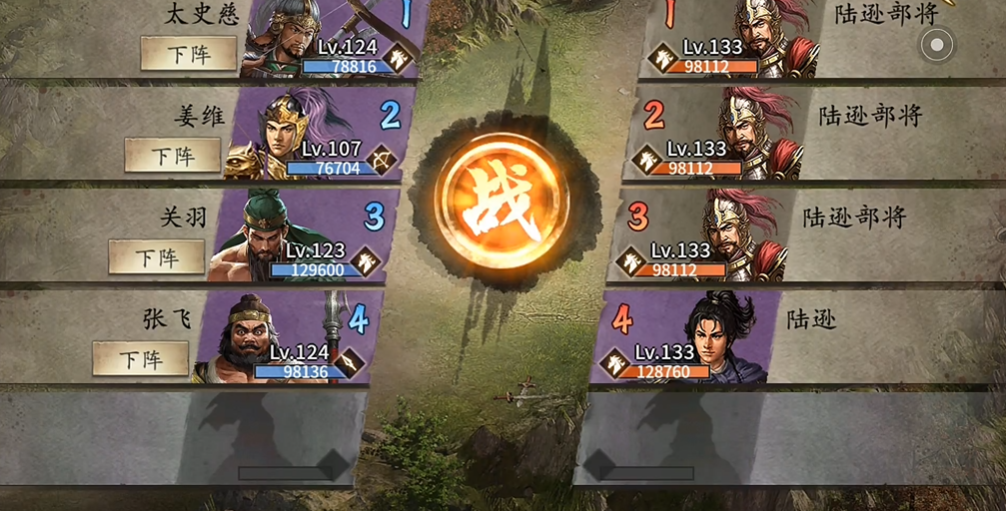Tap the floating circular assist button
The image size is (1006, 511).
(x=937, y=45)
